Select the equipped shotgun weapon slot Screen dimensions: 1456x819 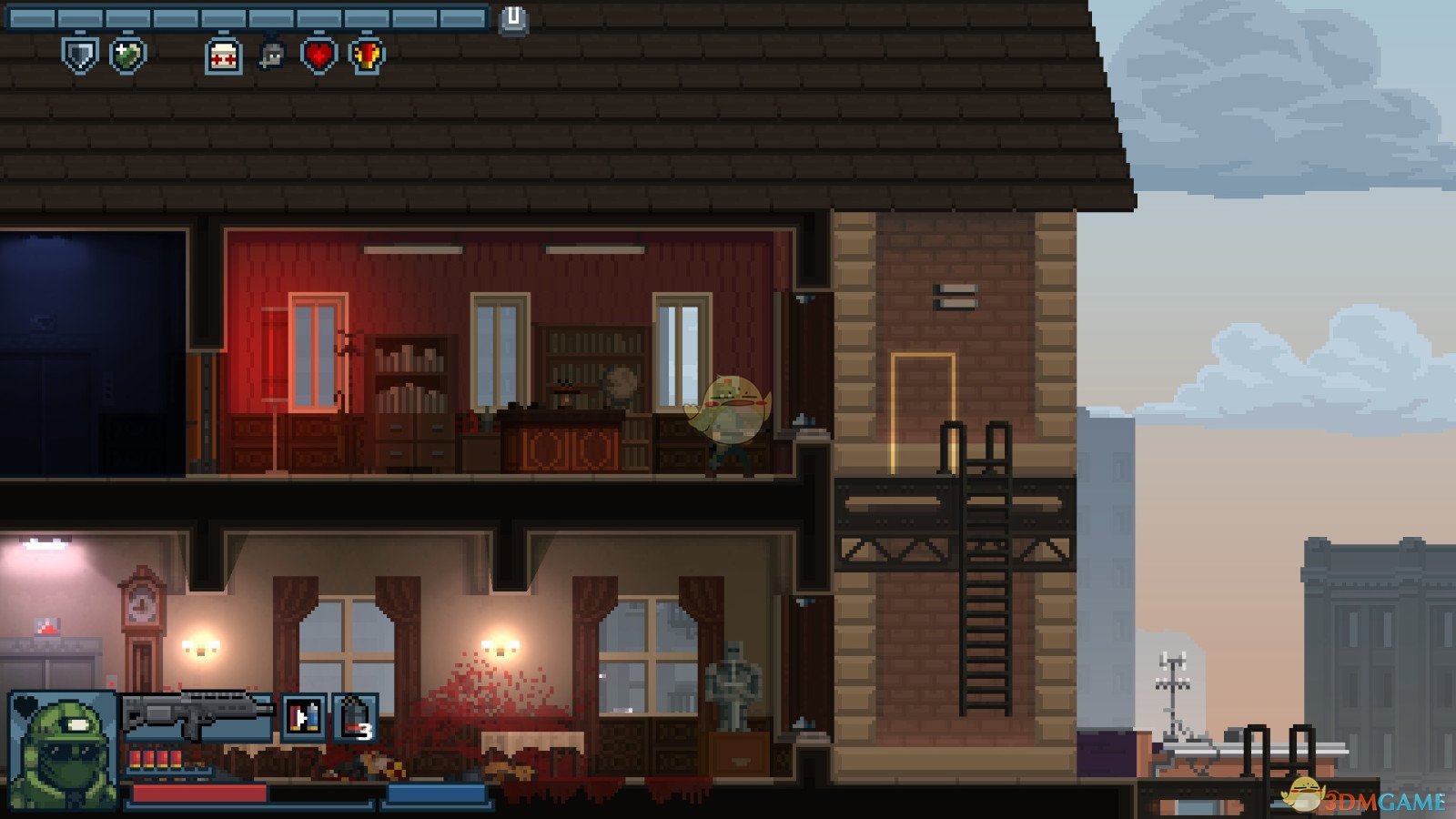coord(197,714)
